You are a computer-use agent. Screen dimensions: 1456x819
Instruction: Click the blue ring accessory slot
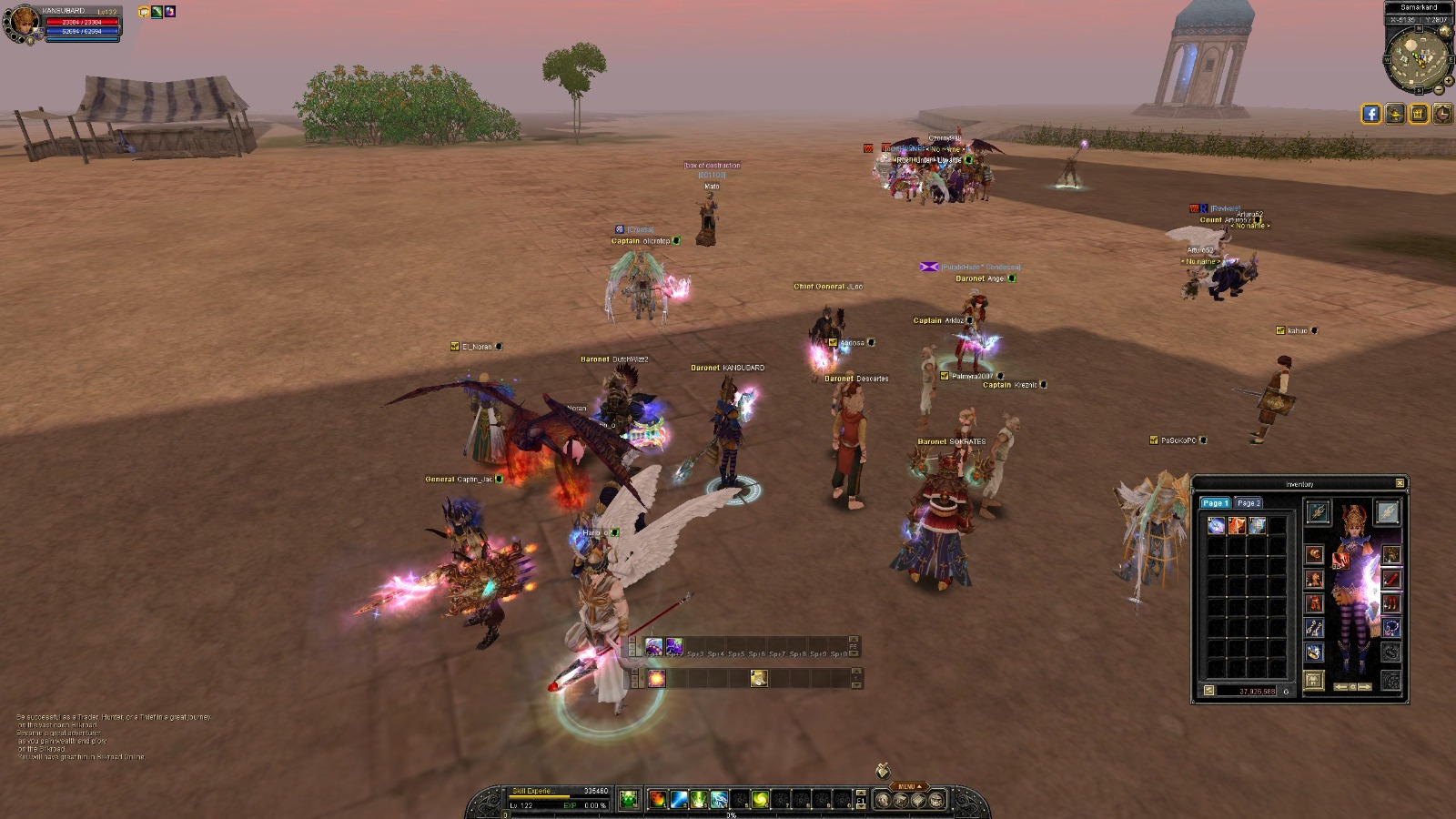click(x=1313, y=652)
